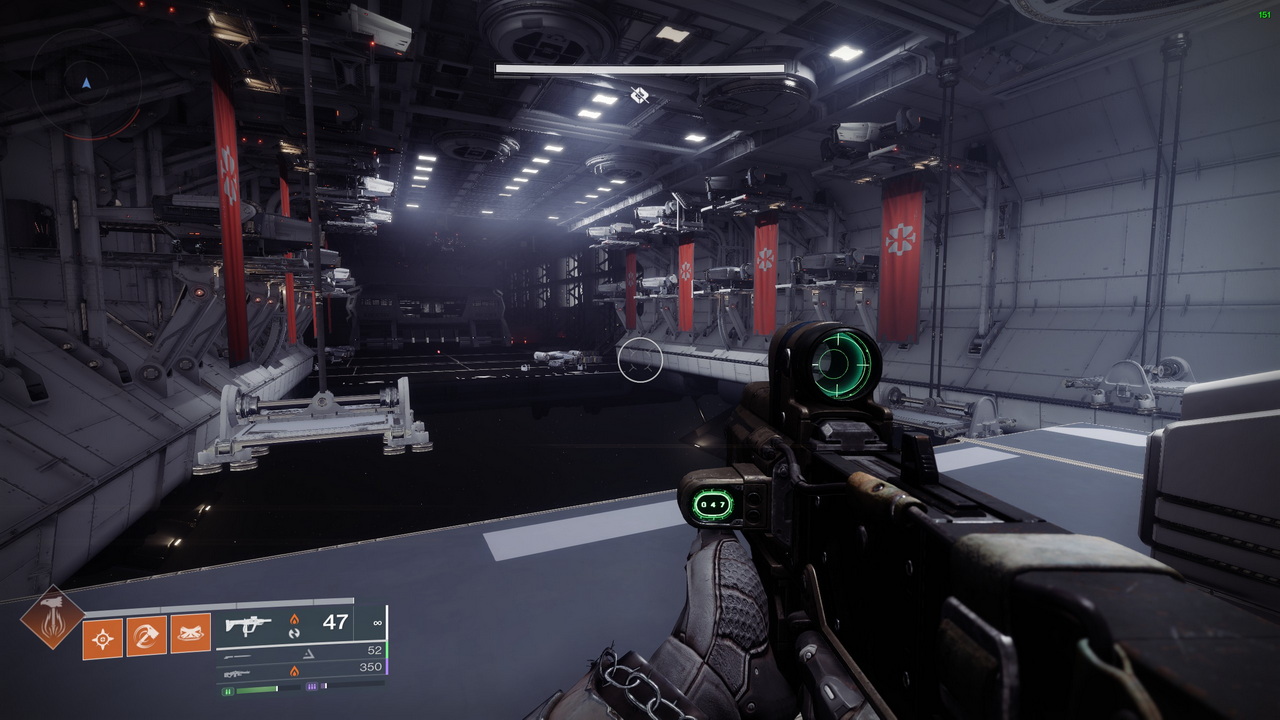
Task: Switch to the energy weapon with 52 ammo
Action: tap(300, 652)
